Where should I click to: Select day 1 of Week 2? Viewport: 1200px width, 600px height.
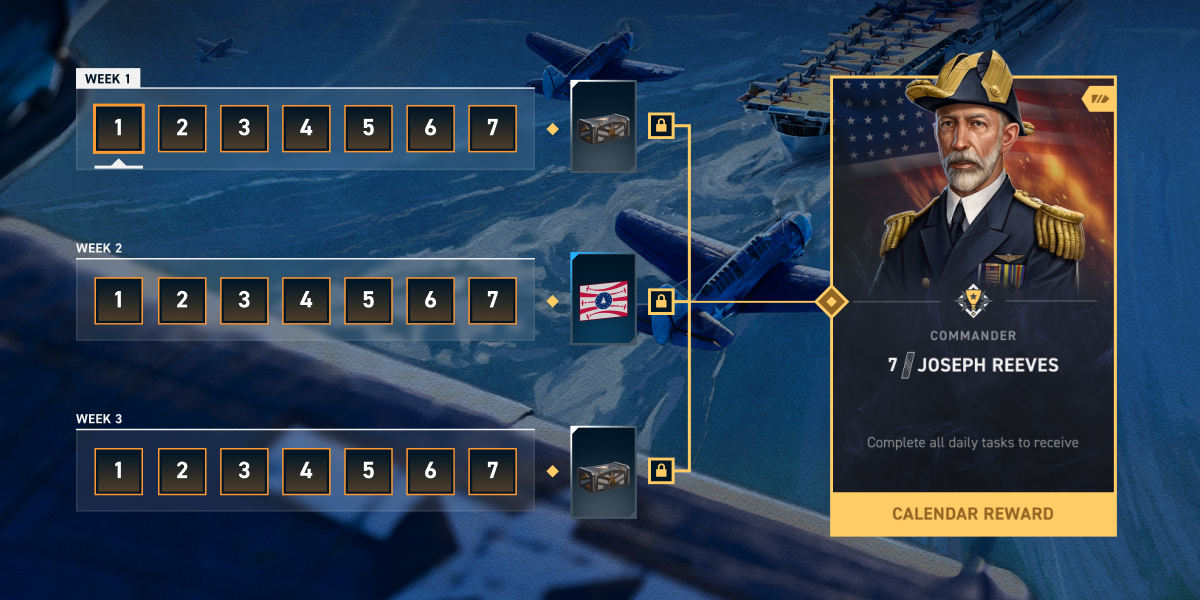click(x=119, y=301)
